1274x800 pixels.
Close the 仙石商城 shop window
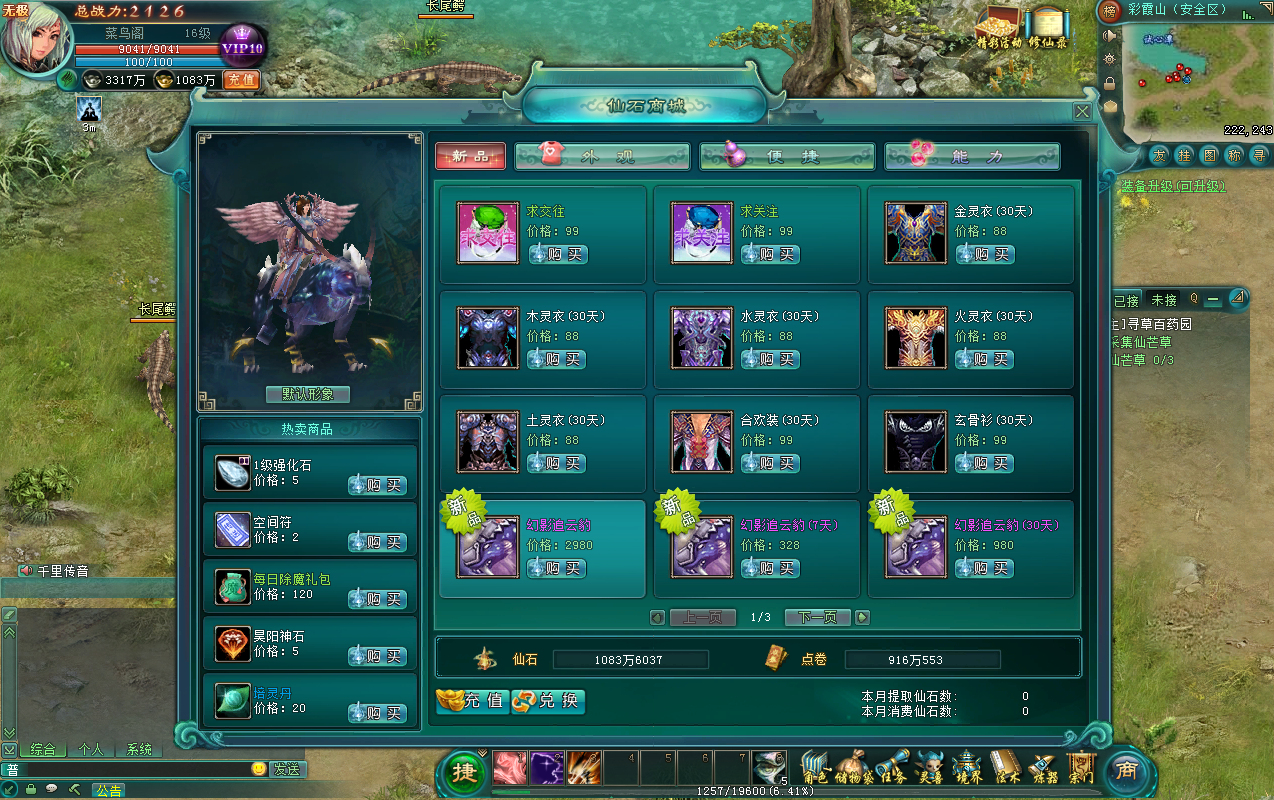(x=1082, y=112)
